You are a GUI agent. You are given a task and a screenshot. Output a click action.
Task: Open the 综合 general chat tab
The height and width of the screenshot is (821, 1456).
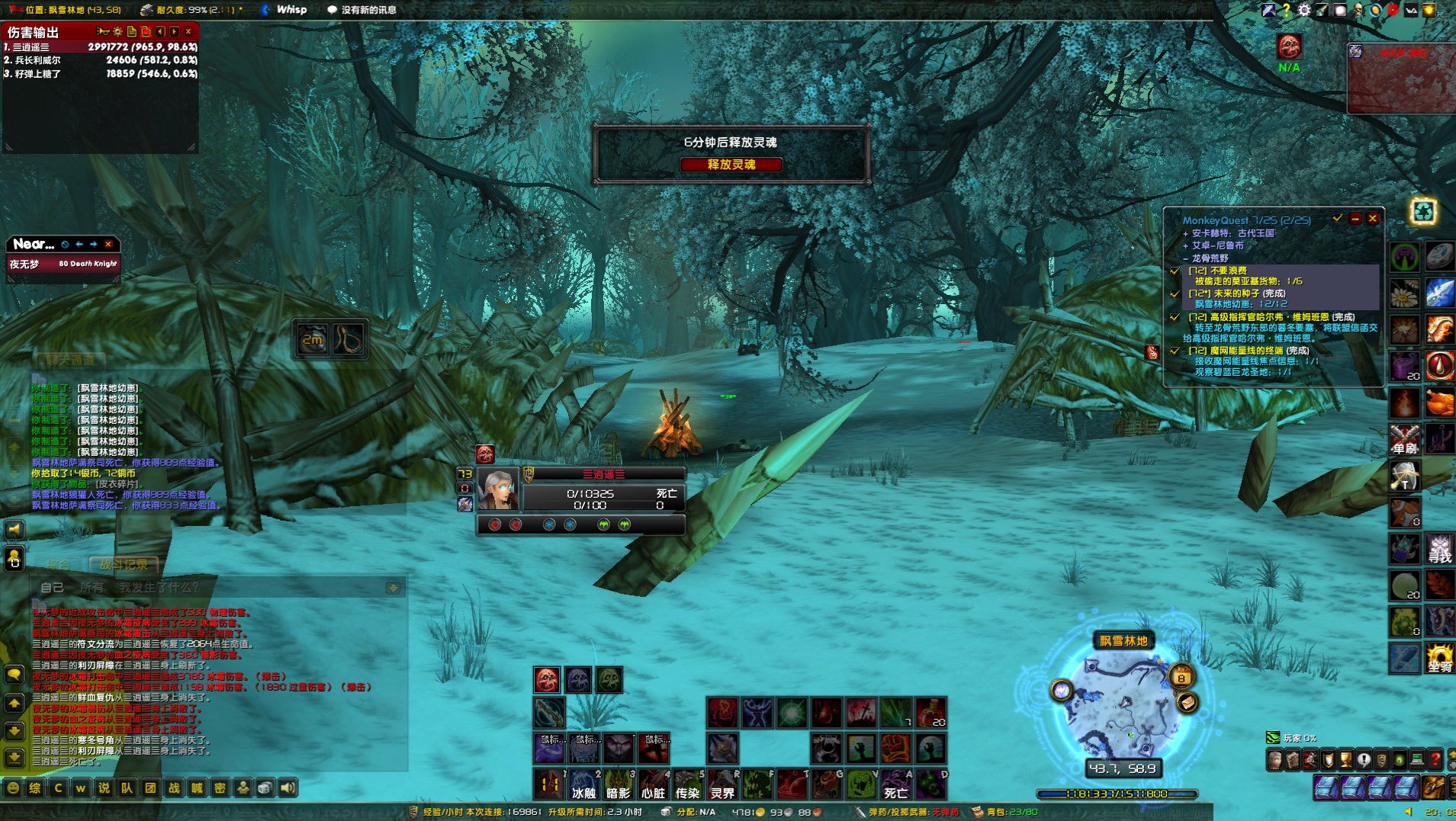pos(57,565)
